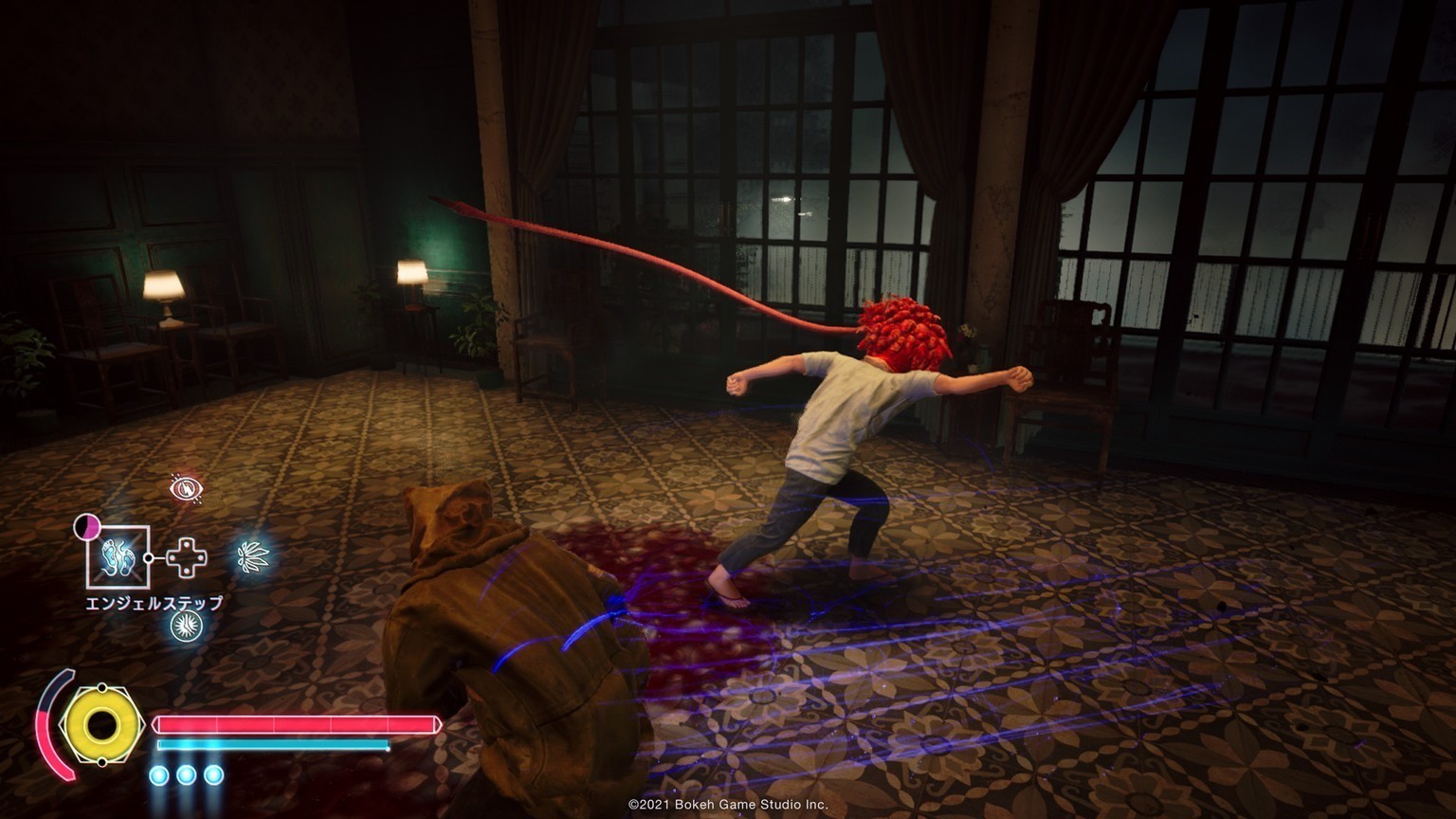Activate the crossed-out eye ability icon
Screen dimensions: 1456x819
click(x=186, y=488)
